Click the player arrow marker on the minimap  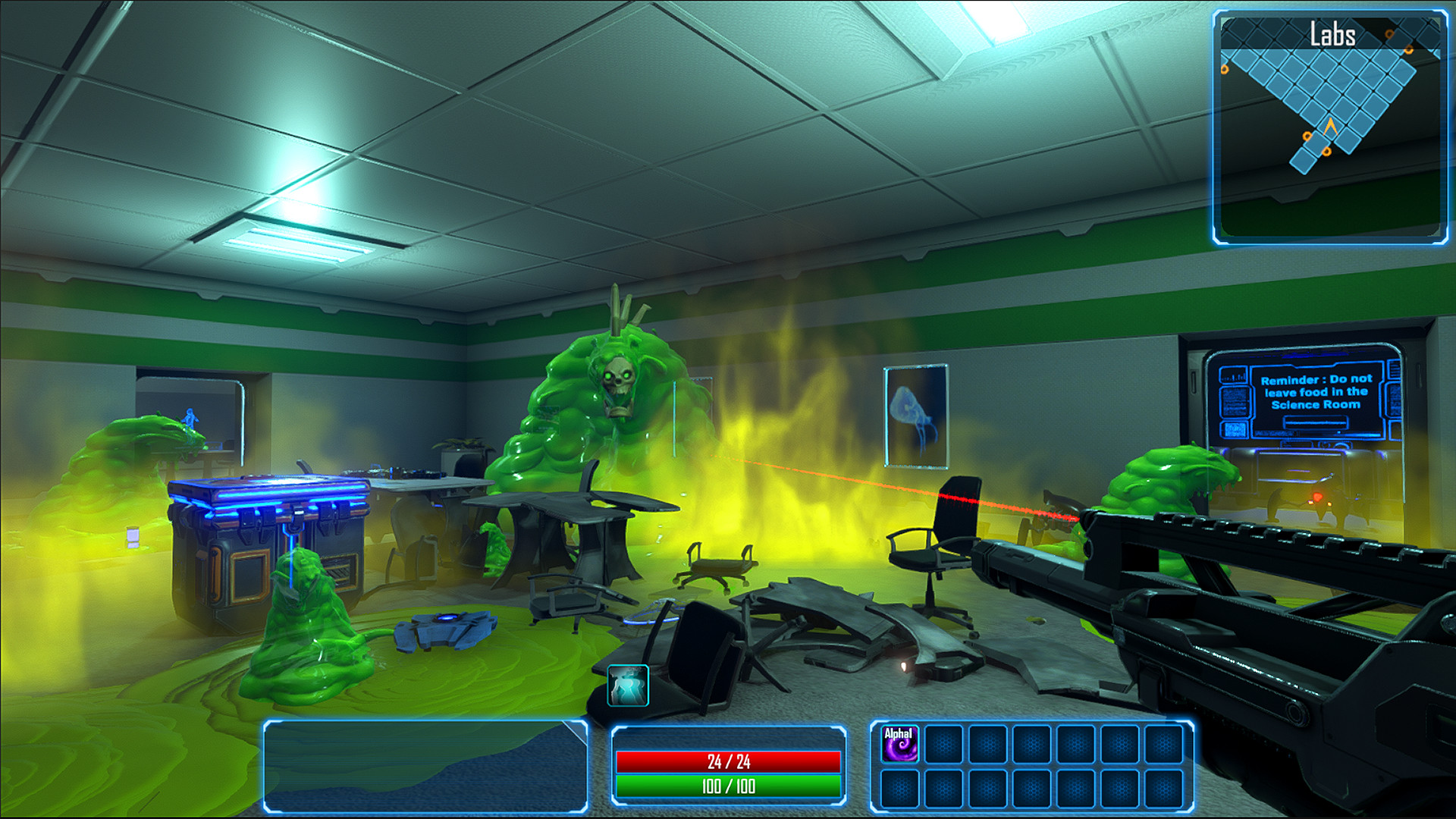[1330, 127]
